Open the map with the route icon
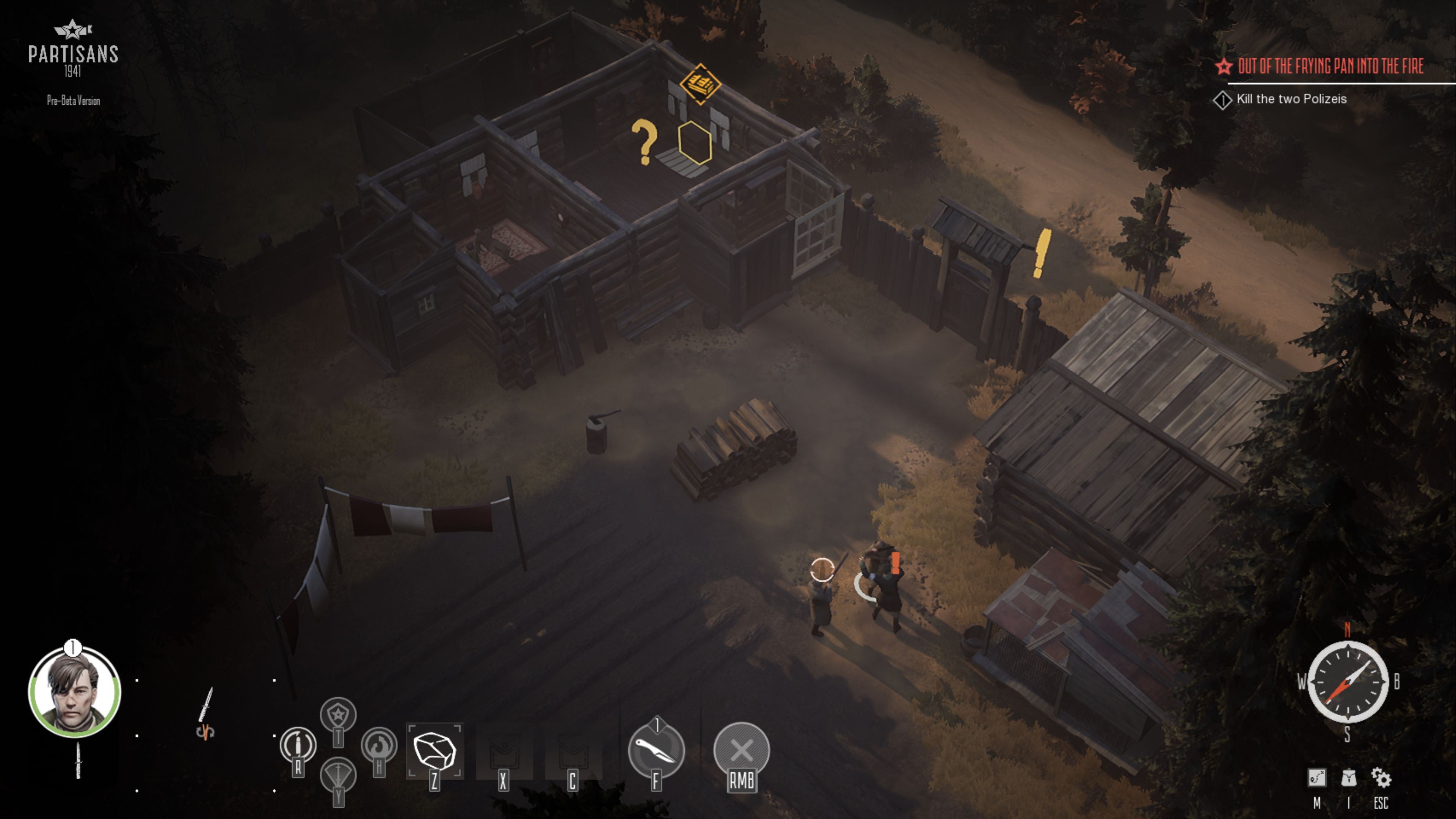1456x819 pixels. [x=1316, y=778]
